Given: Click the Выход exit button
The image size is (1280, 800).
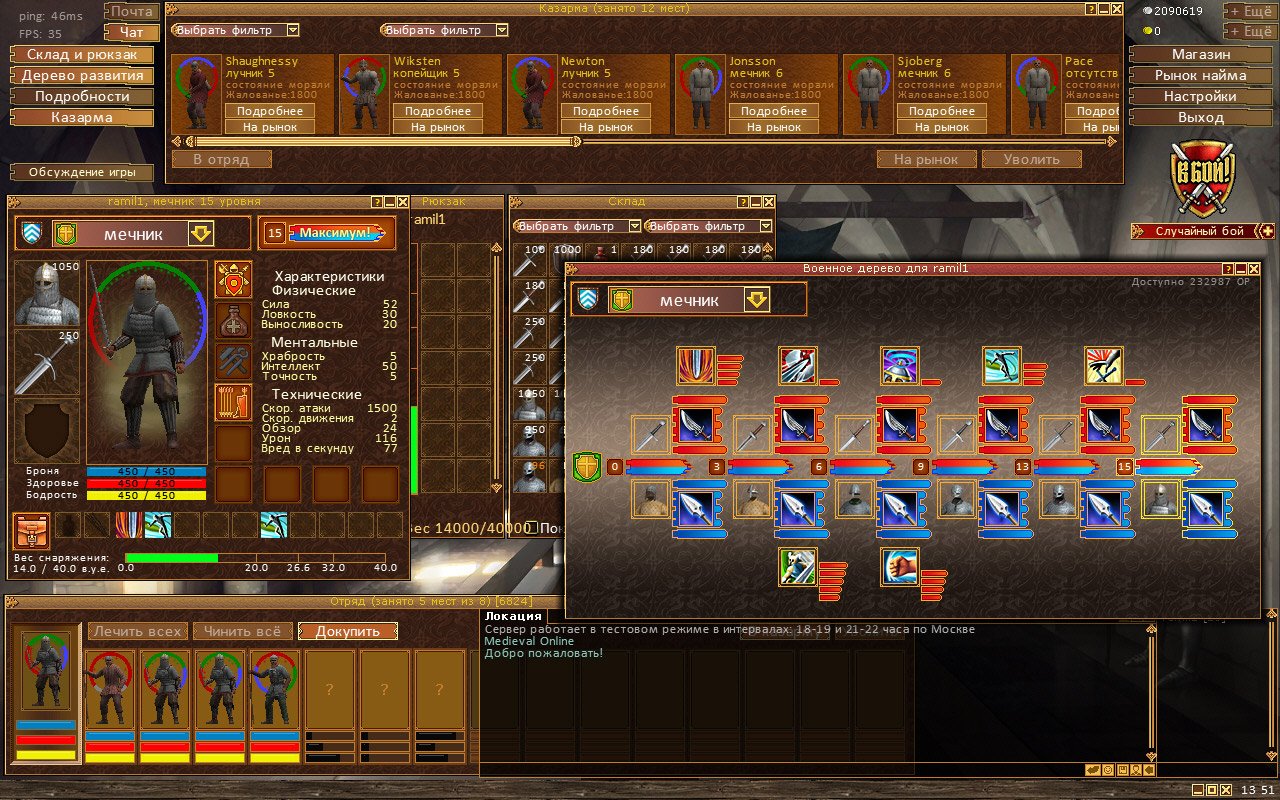Looking at the screenshot, I should pos(1201,117).
